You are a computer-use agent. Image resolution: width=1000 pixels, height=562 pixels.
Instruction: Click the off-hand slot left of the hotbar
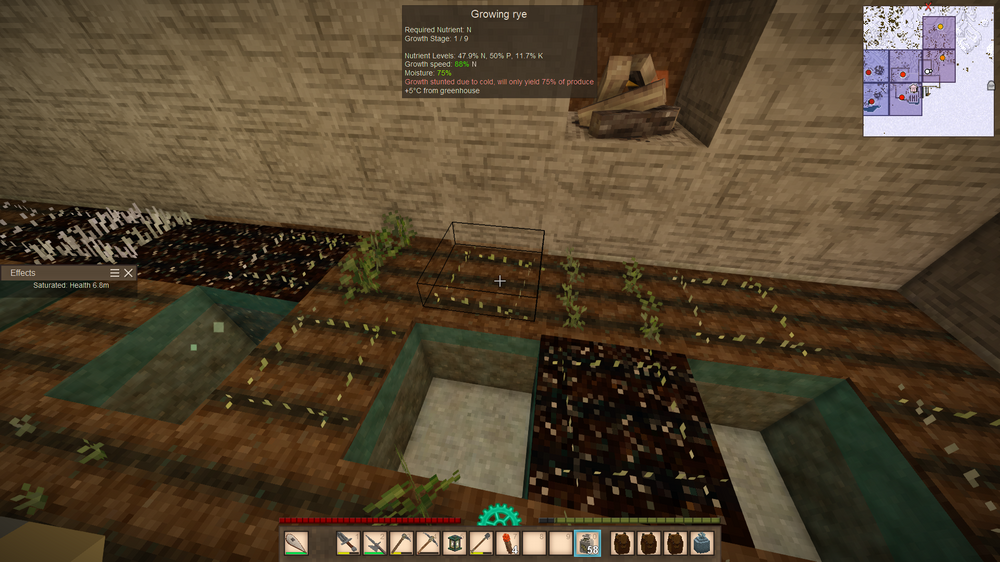297,543
